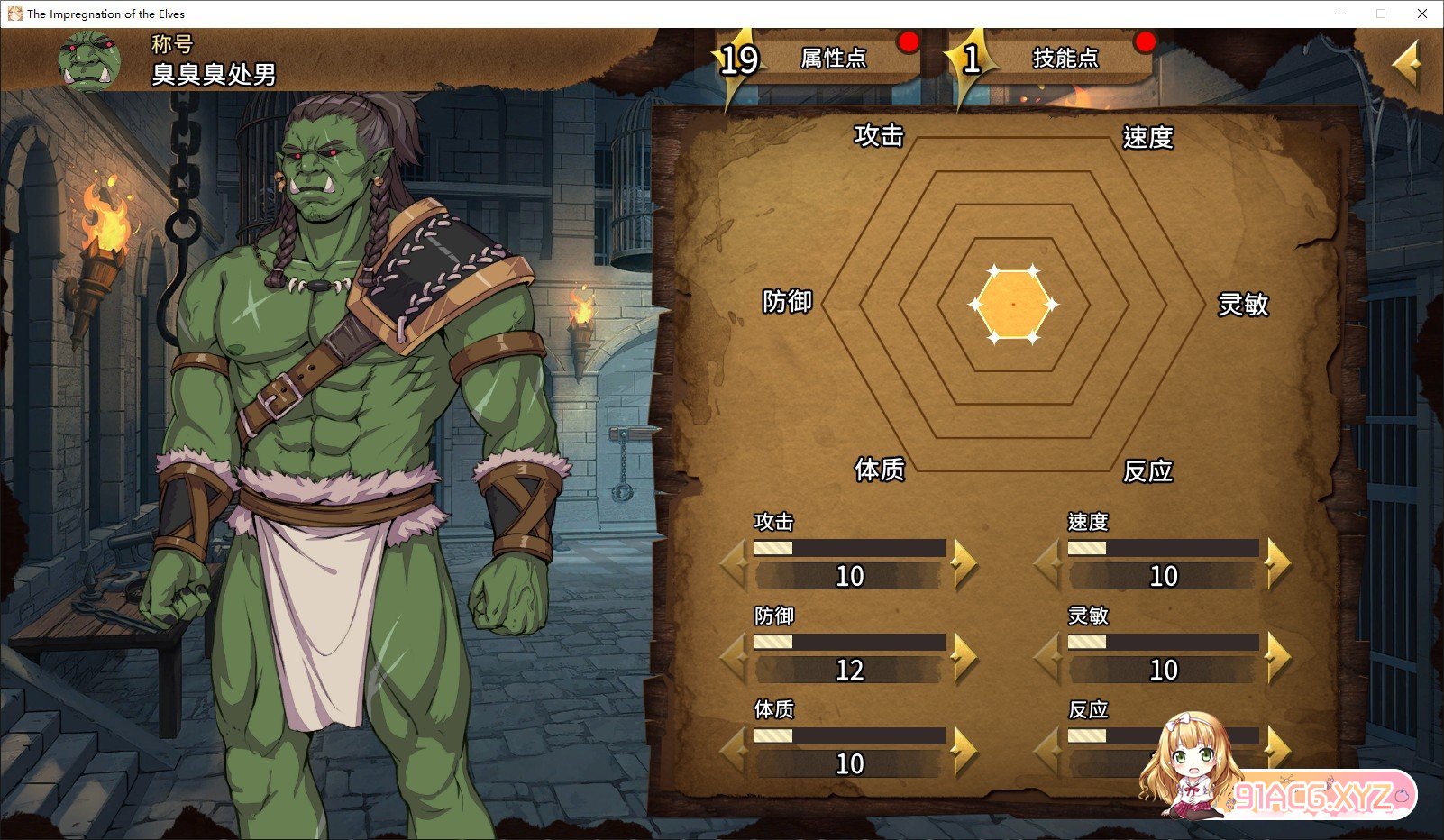Screen dimensions: 1444x840
Task: Decrease the 攻击 attack stat
Action: click(736, 563)
